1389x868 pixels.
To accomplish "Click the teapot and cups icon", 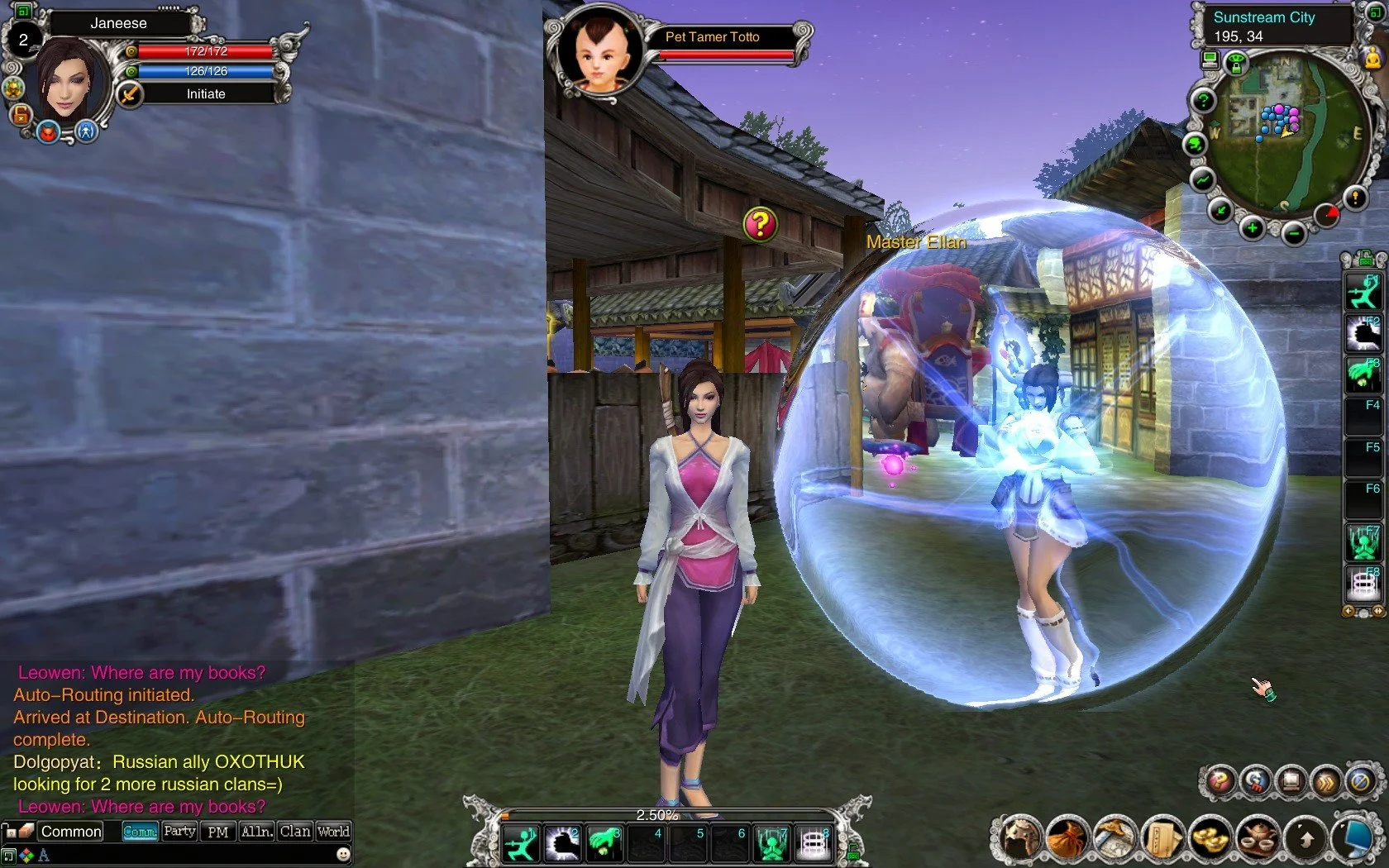I will (x=1258, y=838).
